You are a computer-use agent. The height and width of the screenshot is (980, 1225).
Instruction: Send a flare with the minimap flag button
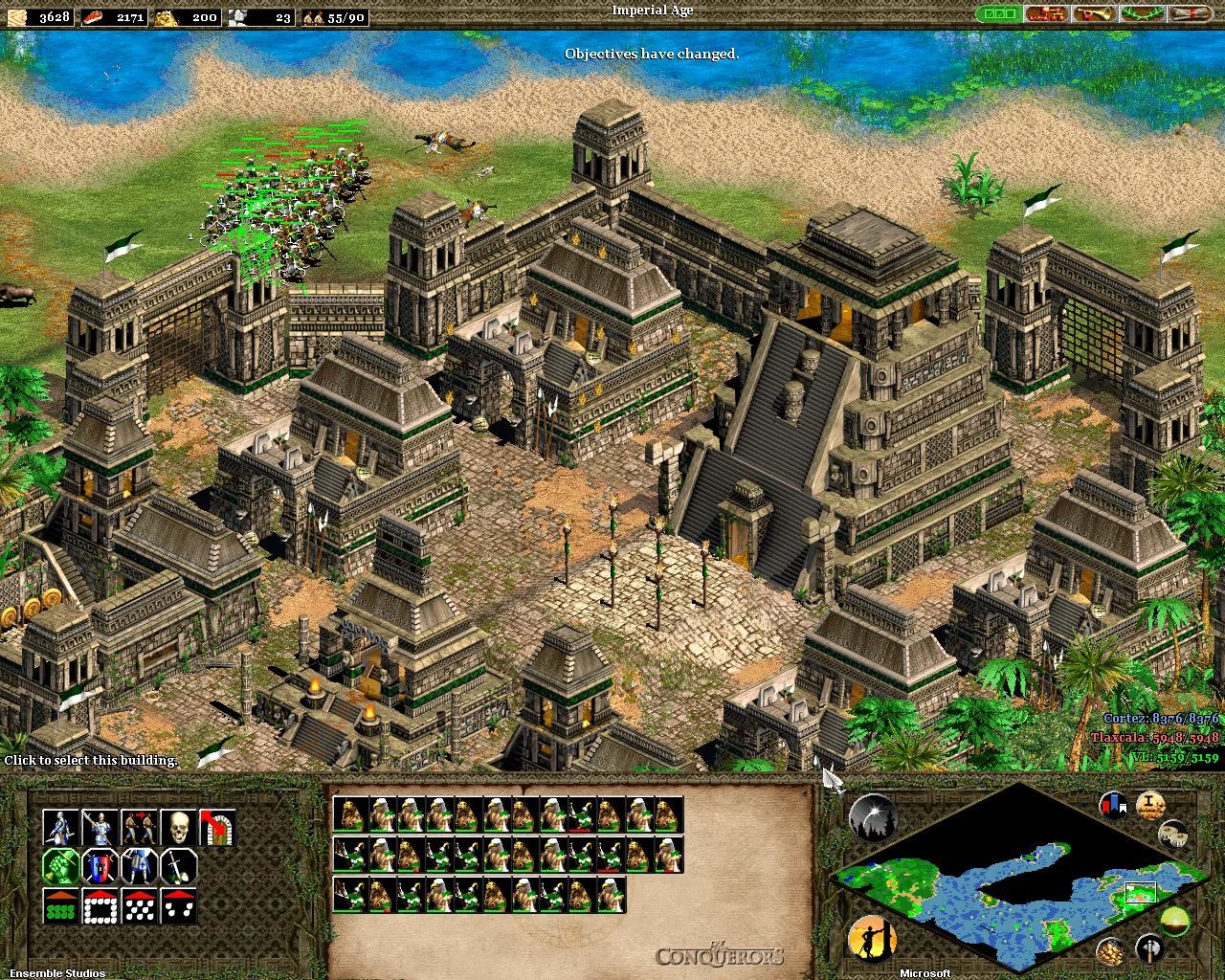[1113, 804]
